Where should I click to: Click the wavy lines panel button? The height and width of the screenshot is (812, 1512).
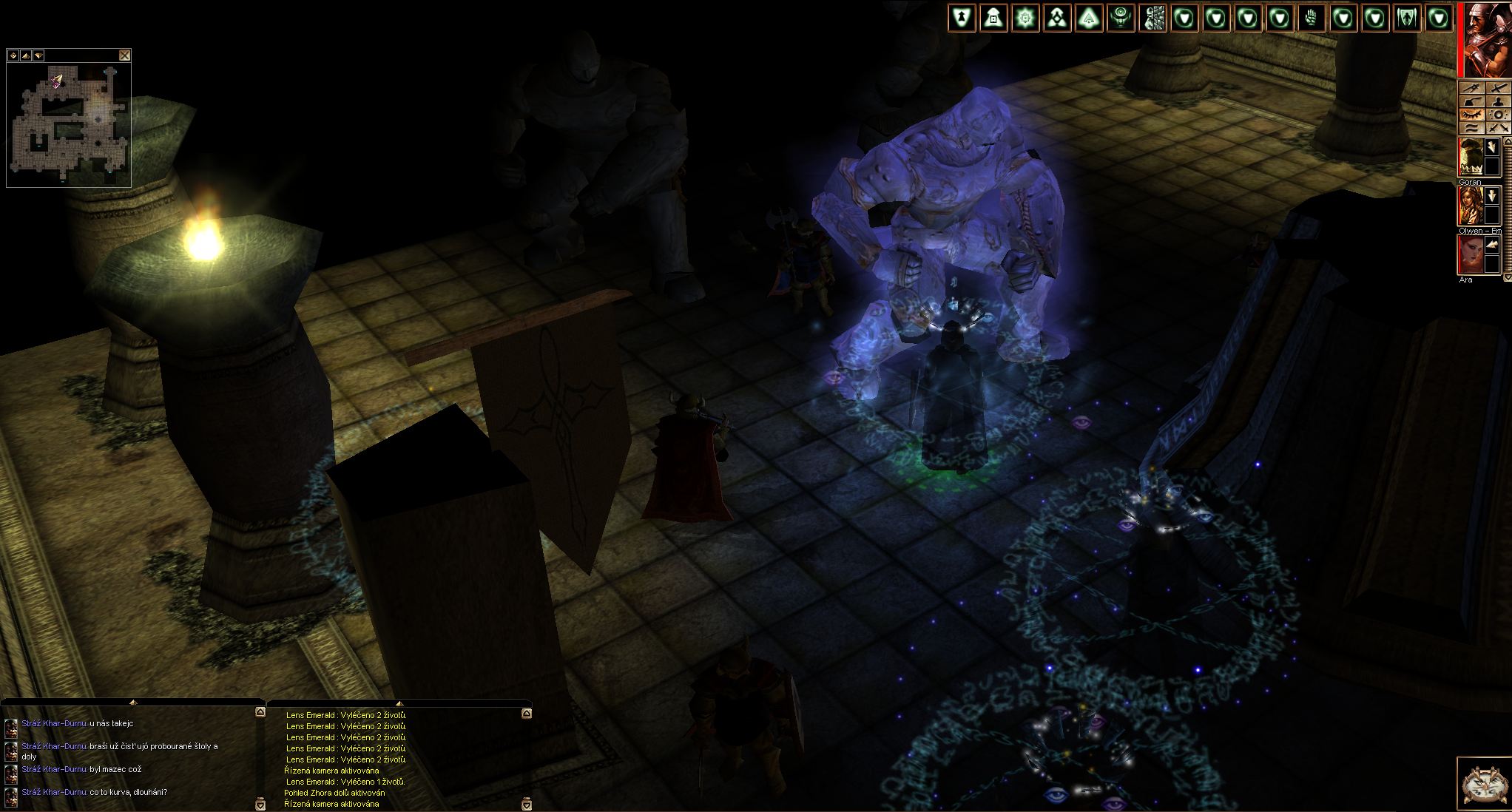1471,127
